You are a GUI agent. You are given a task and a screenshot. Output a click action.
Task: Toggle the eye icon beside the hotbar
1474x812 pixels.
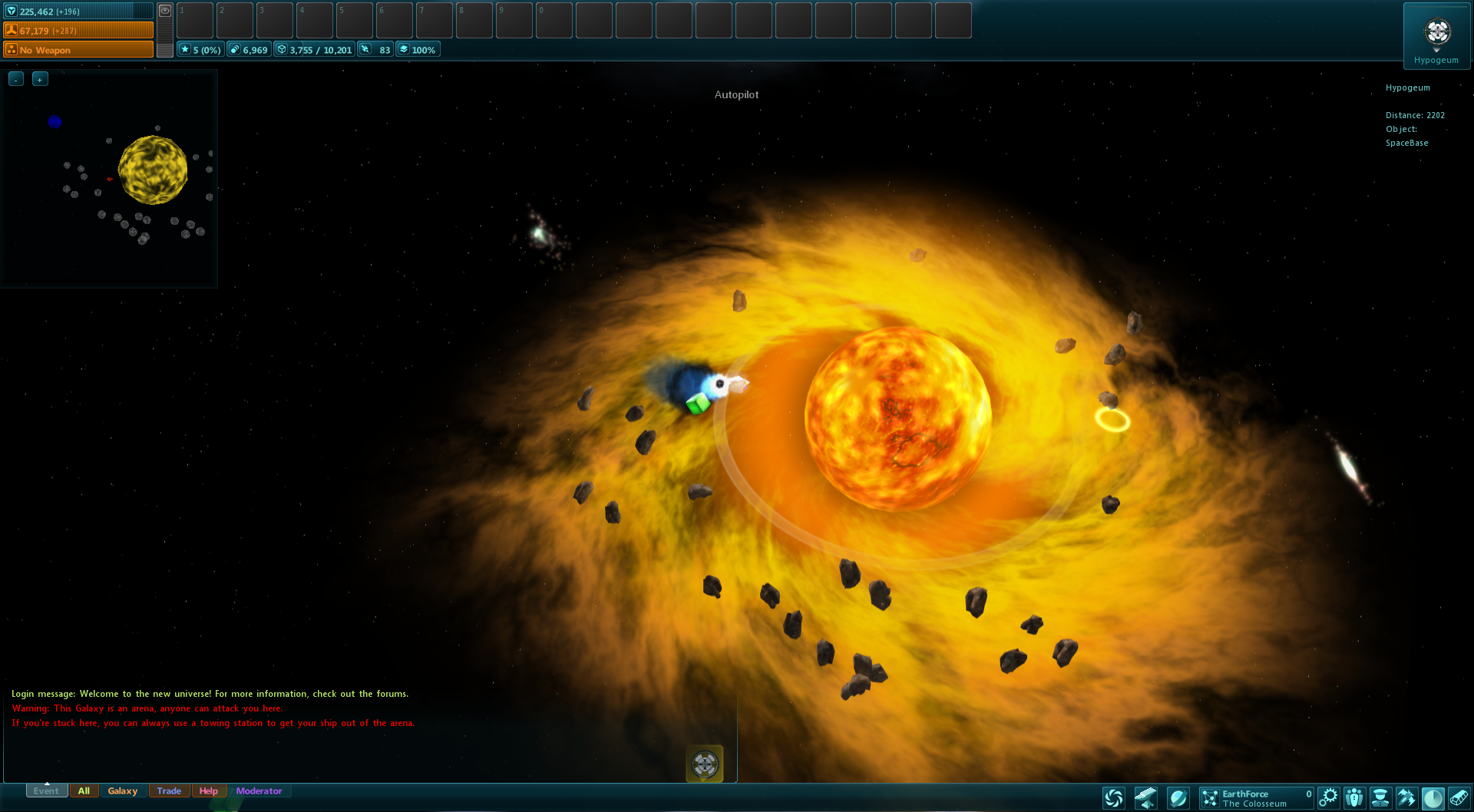(165, 11)
